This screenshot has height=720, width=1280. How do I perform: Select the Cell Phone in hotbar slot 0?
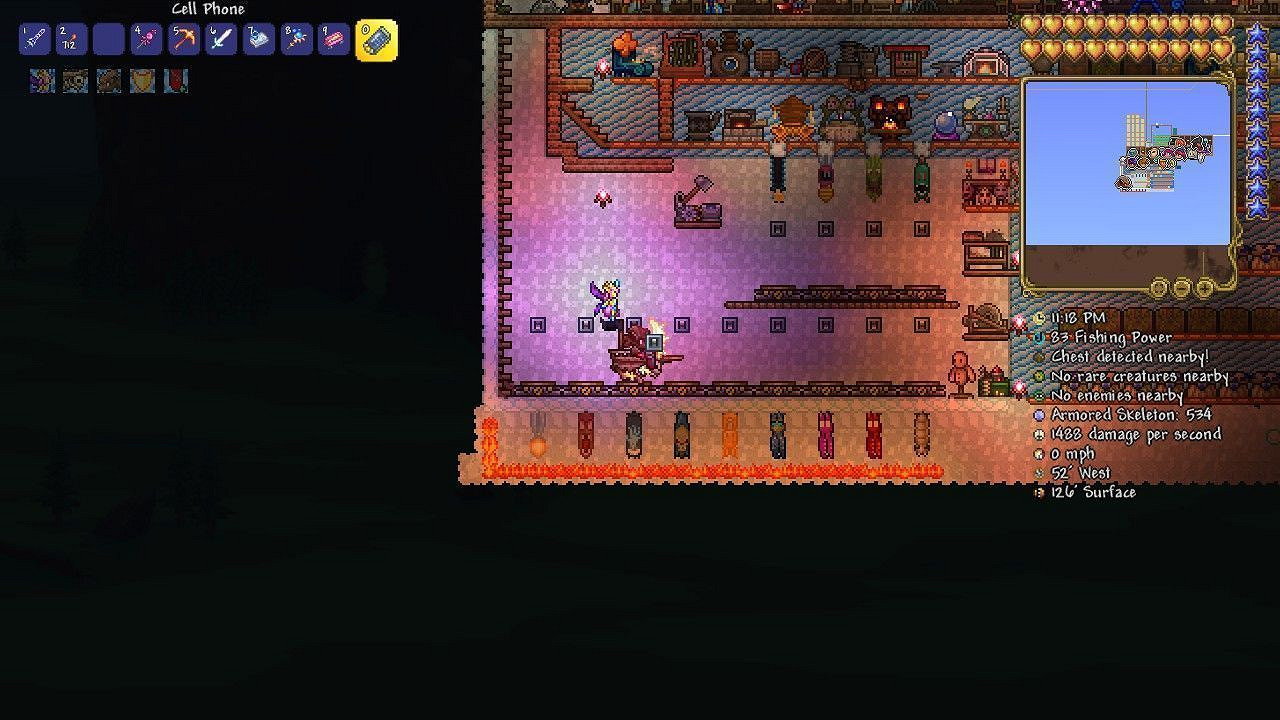(375, 40)
